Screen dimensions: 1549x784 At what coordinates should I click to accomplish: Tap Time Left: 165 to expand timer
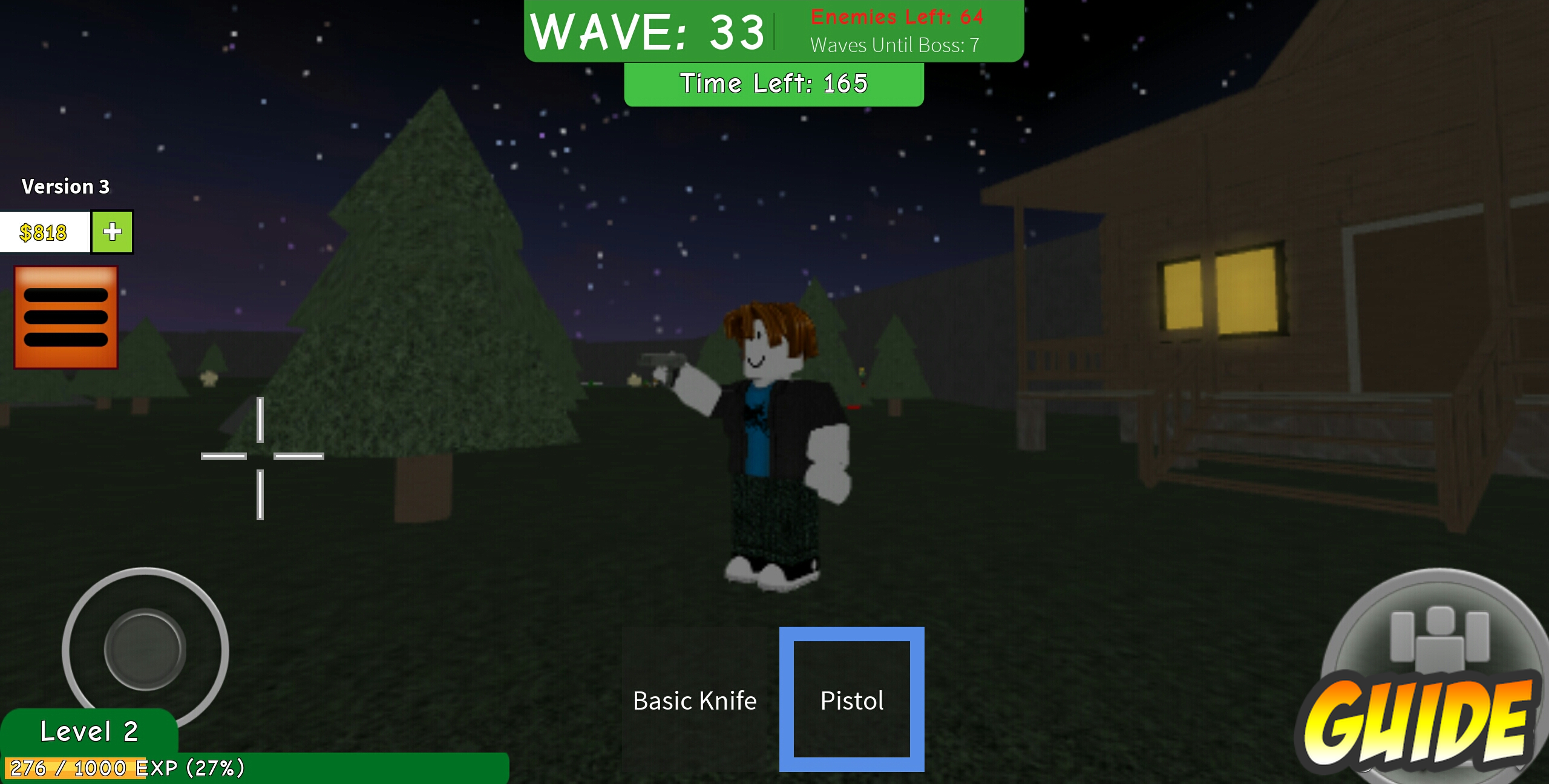pos(774,83)
